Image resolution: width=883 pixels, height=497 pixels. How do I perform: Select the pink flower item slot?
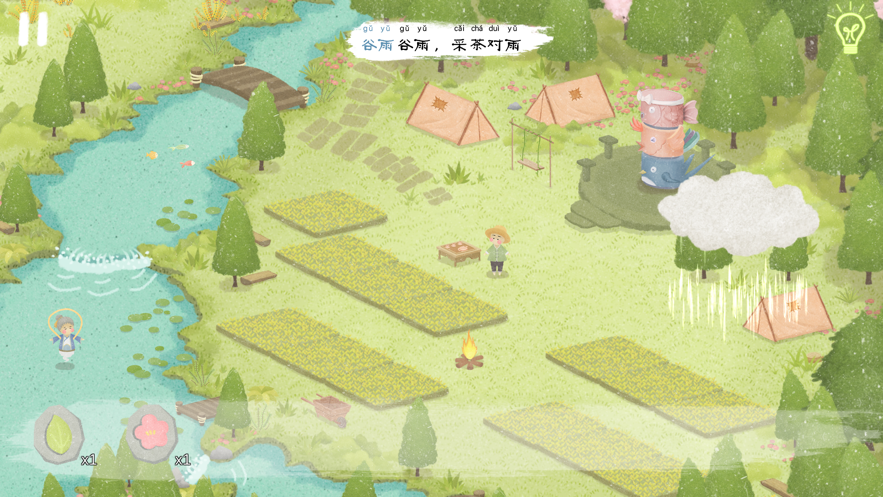pyautogui.click(x=153, y=433)
